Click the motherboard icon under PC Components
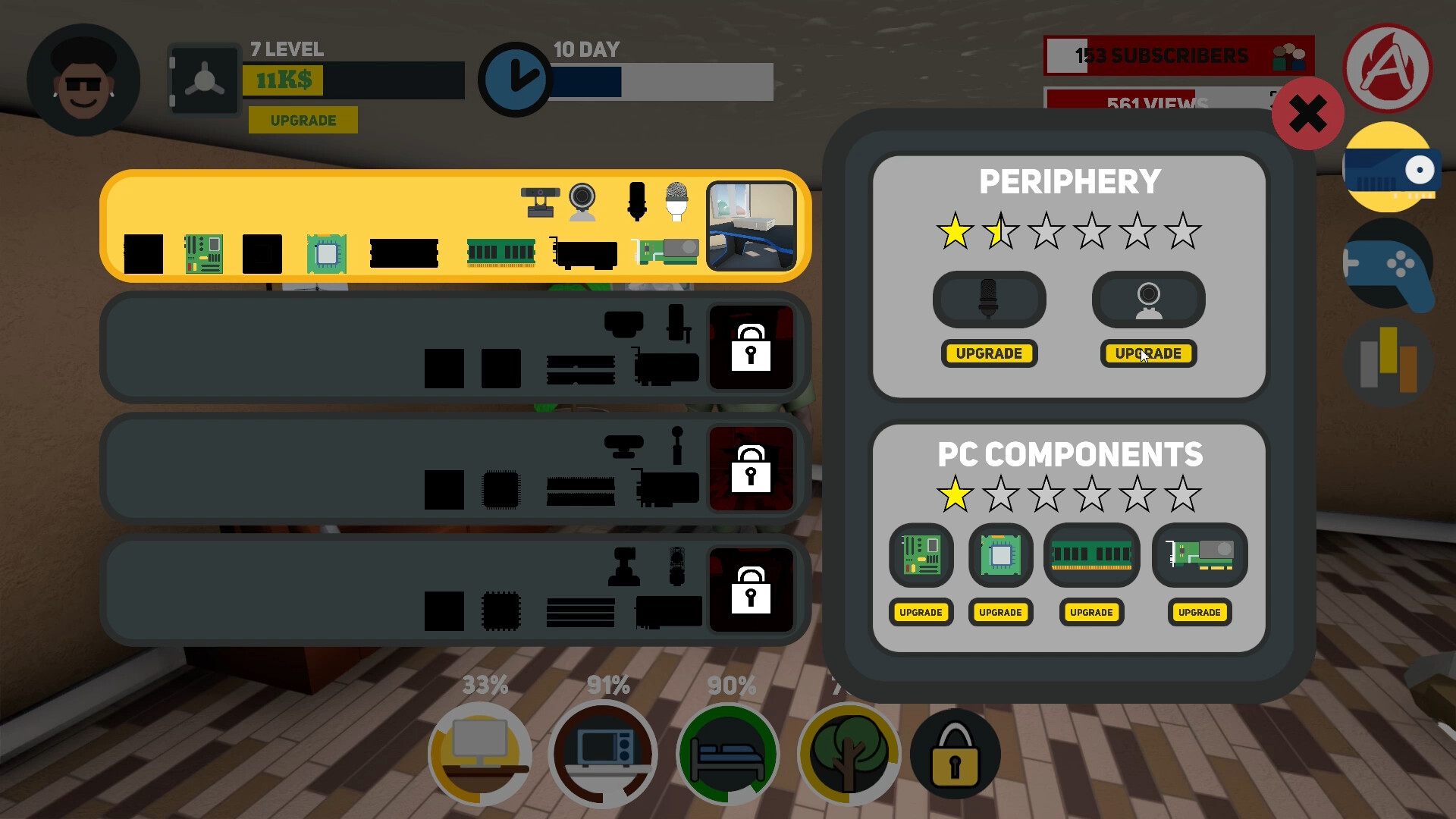 tap(921, 556)
